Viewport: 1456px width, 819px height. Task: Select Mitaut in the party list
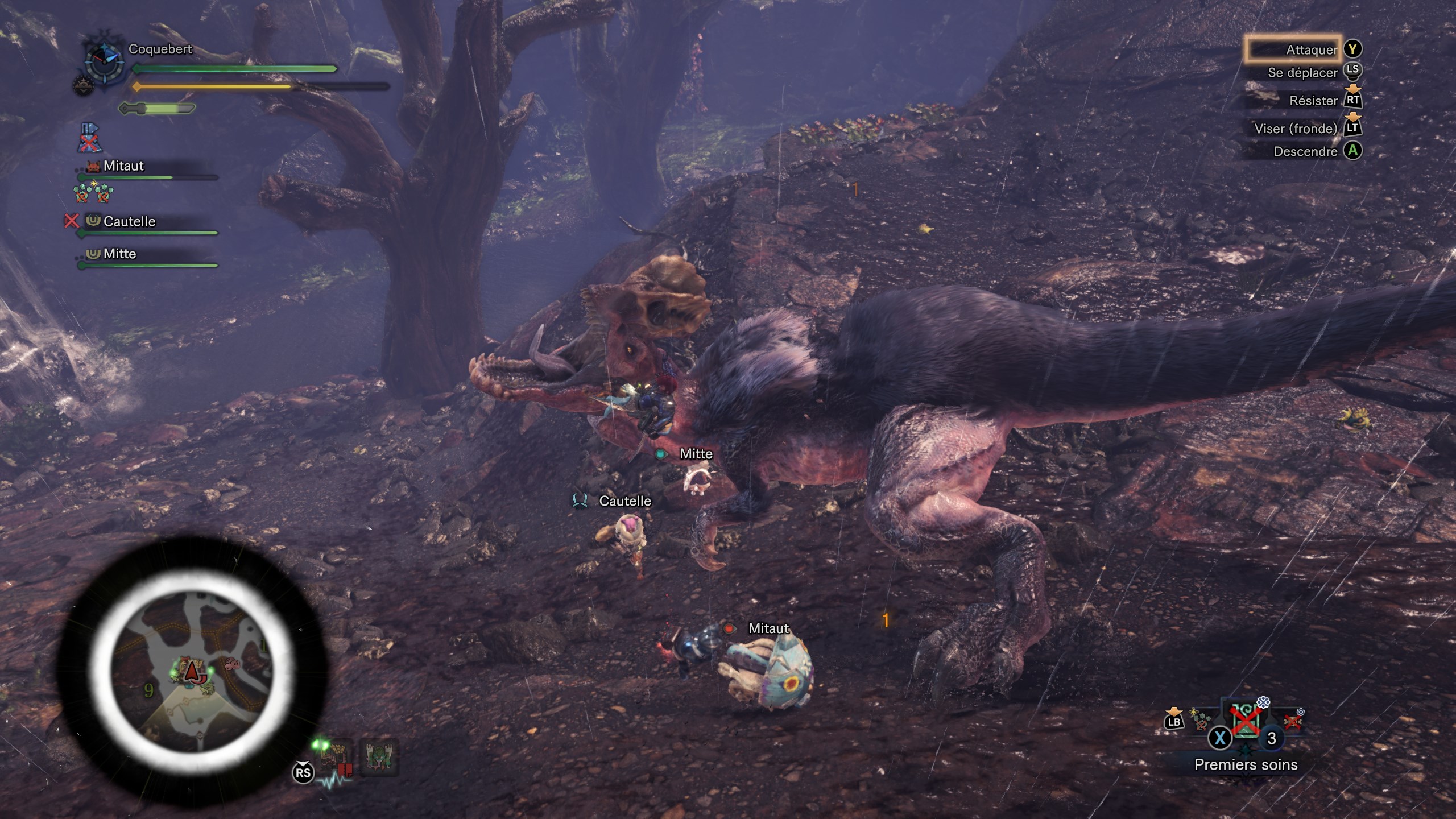coord(123,166)
